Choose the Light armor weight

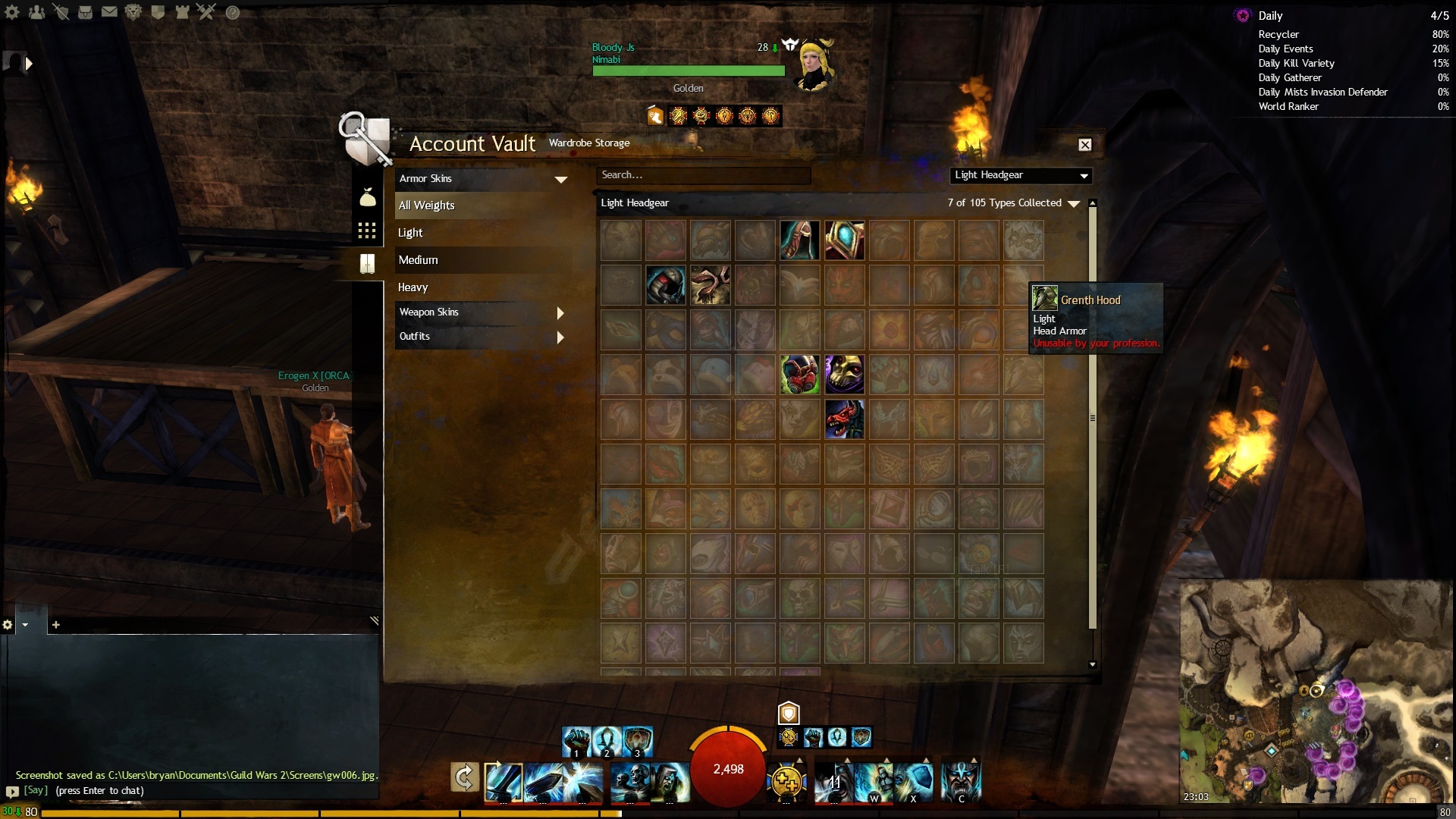(x=481, y=233)
